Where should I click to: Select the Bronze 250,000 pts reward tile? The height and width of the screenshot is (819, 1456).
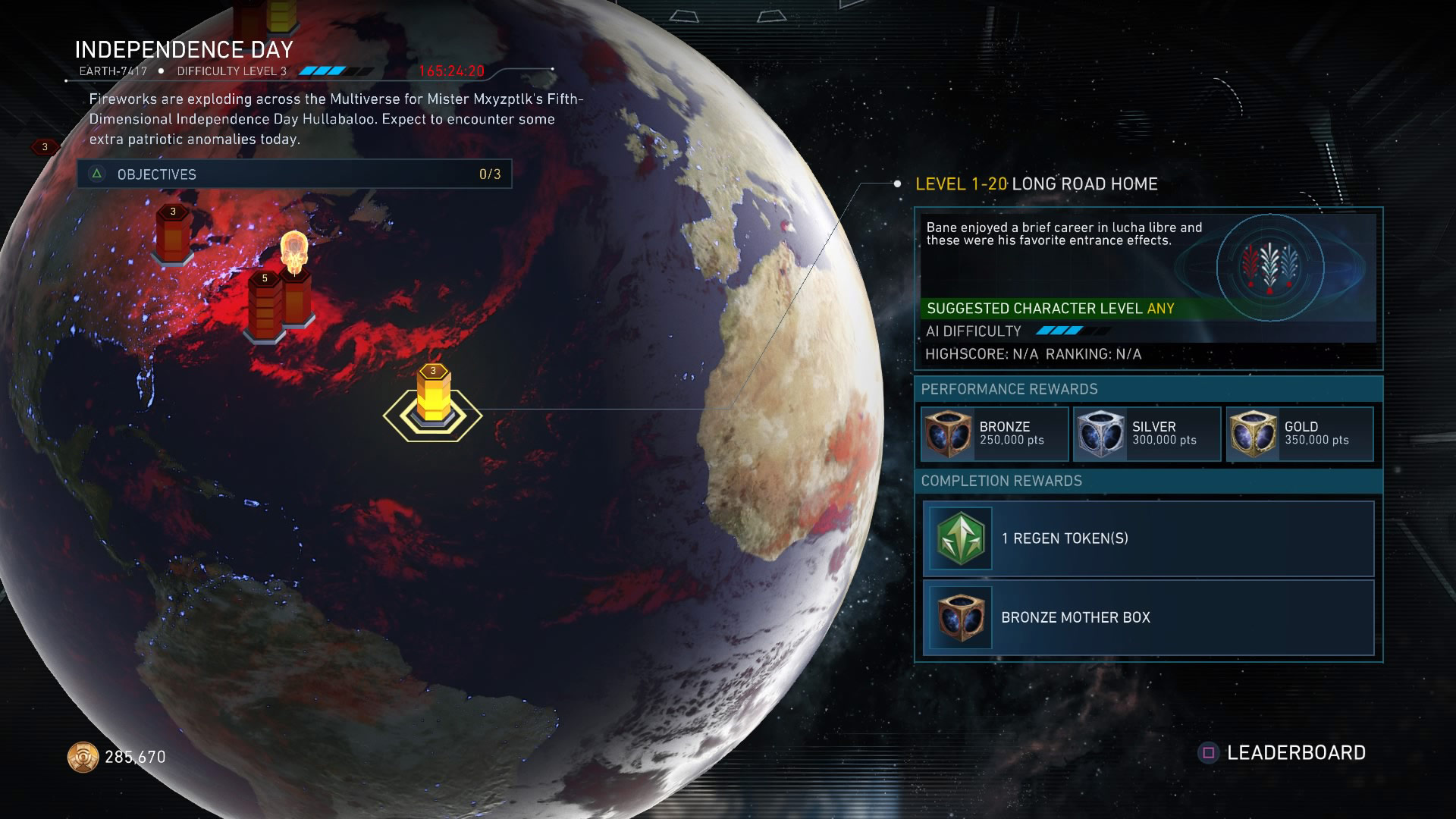tap(993, 434)
